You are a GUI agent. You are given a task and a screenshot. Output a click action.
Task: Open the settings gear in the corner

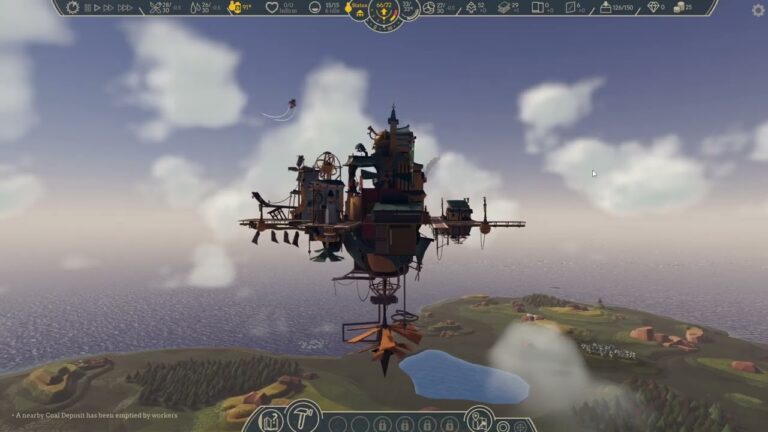[x=758, y=10]
